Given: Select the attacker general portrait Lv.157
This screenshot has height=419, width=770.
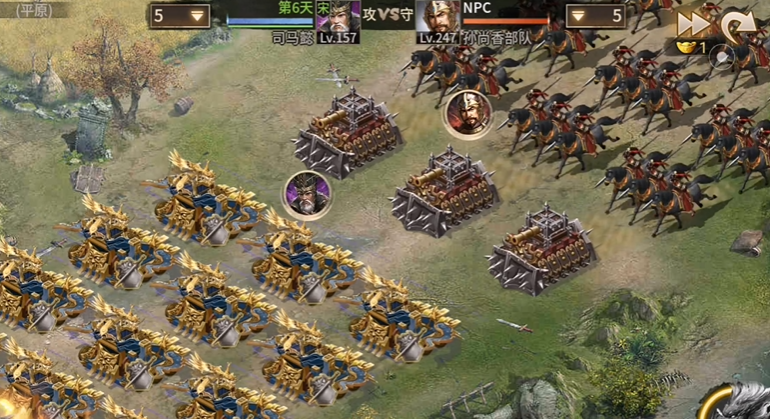Looking at the screenshot, I should click(x=338, y=20).
